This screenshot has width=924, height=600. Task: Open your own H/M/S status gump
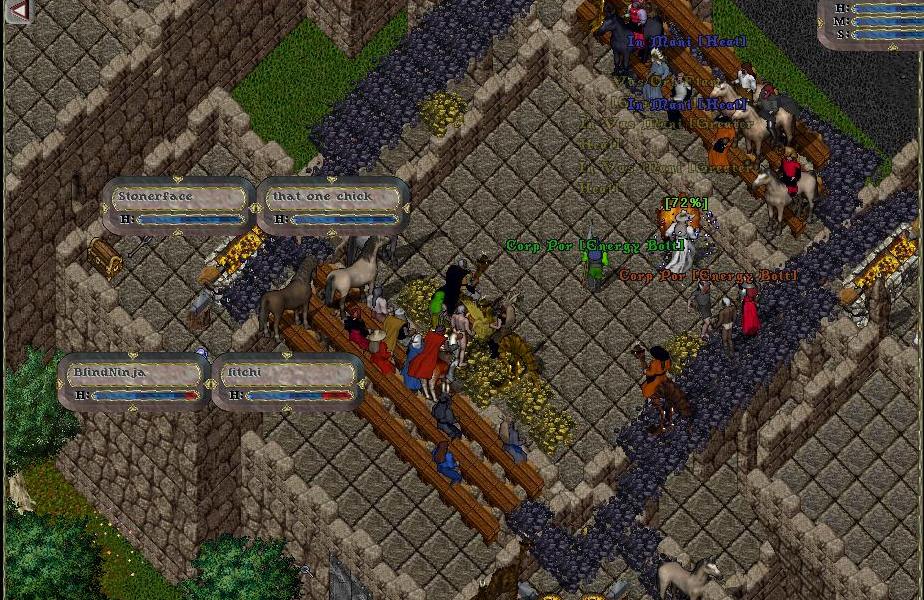click(x=872, y=22)
